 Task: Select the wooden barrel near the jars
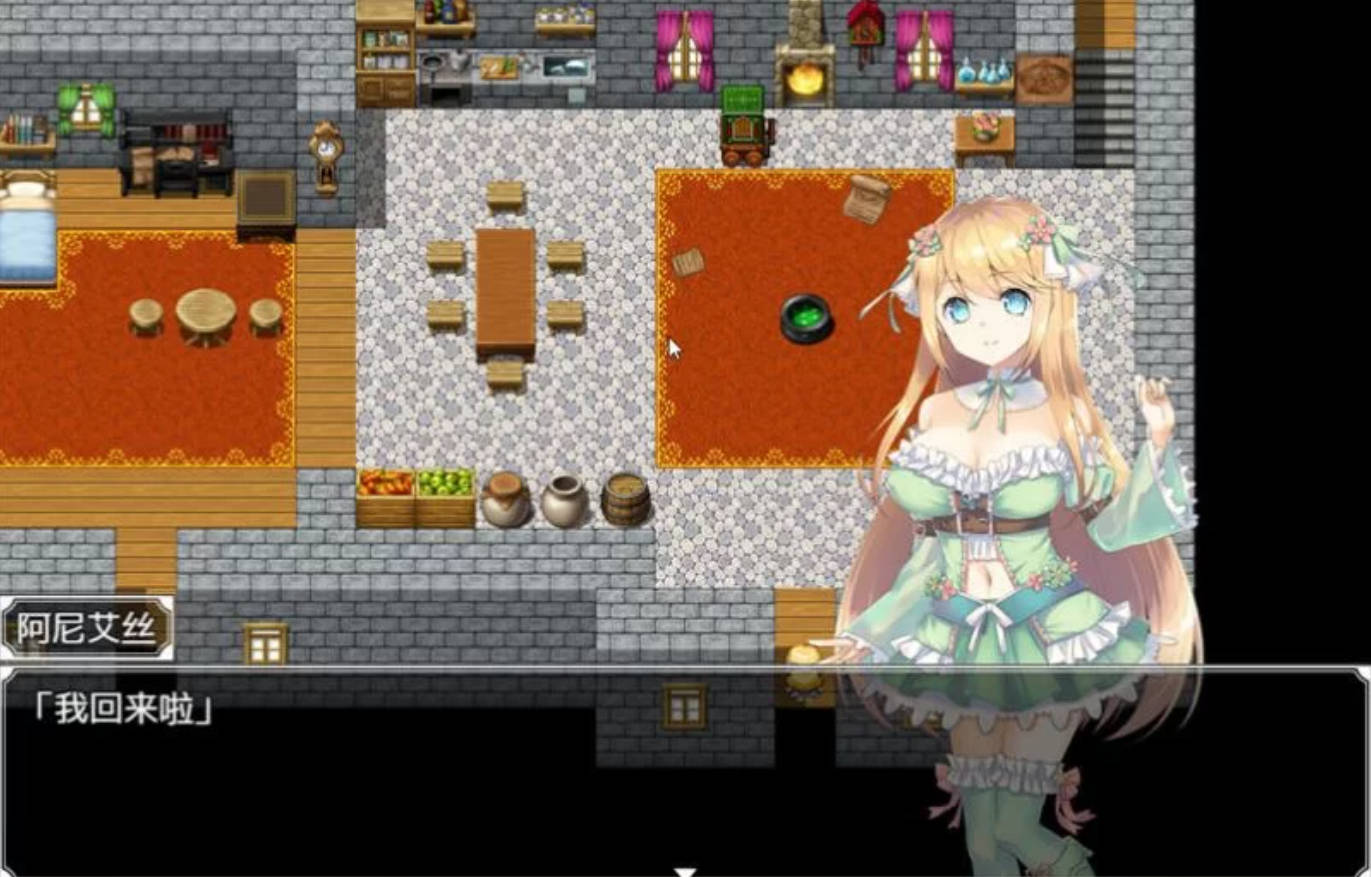[x=626, y=497]
